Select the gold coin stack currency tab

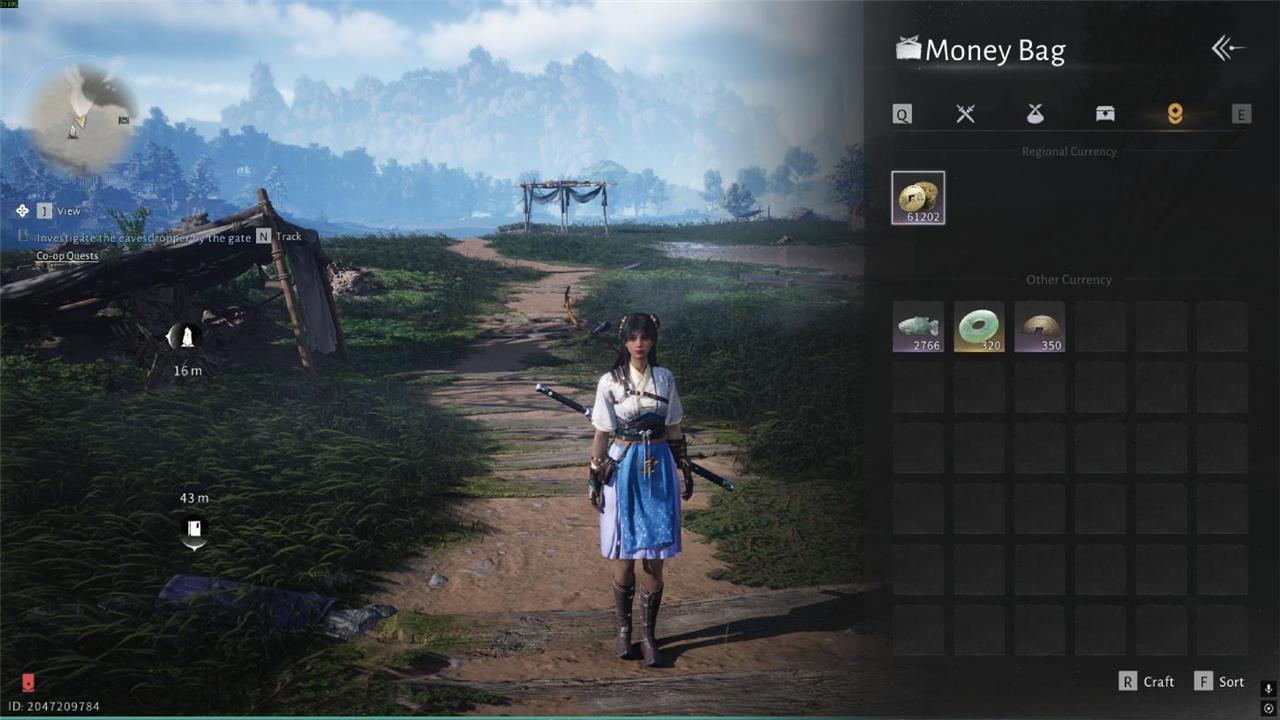pyautogui.click(x=1175, y=114)
